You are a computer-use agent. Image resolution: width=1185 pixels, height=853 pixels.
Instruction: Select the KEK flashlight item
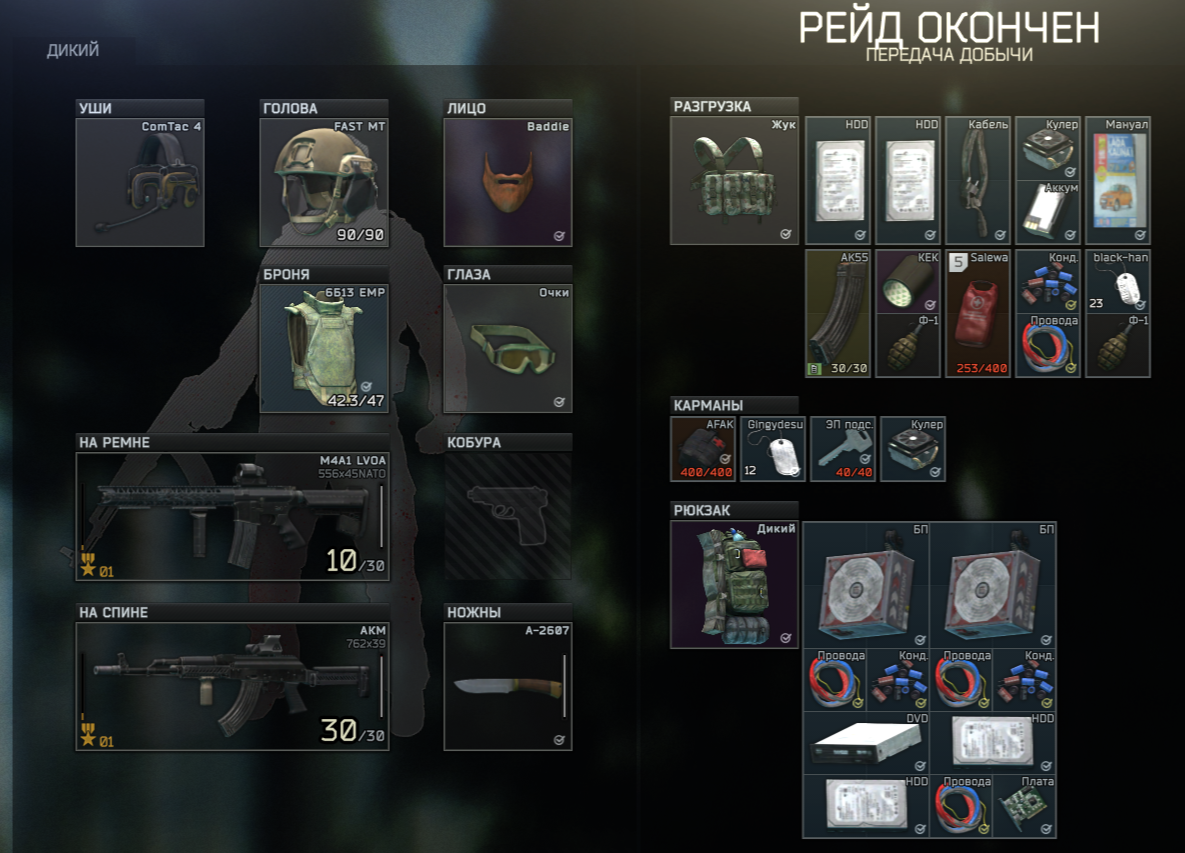click(x=908, y=281)
